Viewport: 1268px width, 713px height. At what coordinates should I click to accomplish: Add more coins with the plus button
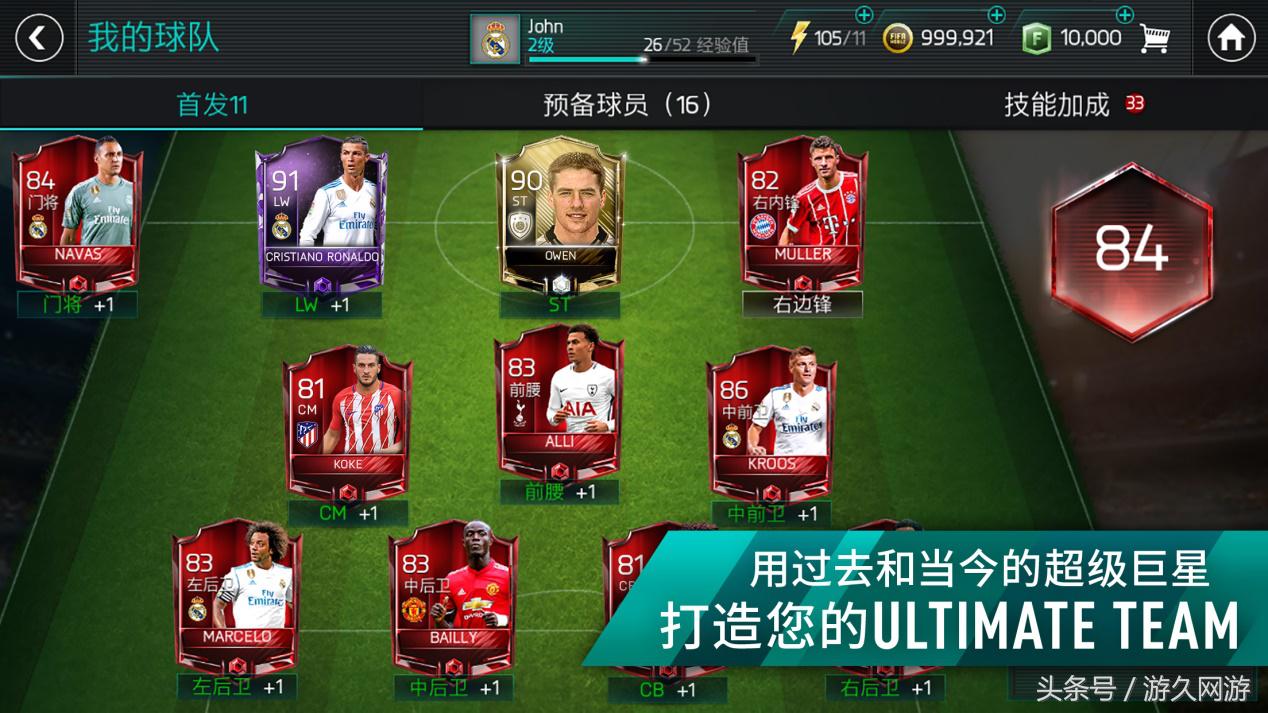(x=996, y=15)
